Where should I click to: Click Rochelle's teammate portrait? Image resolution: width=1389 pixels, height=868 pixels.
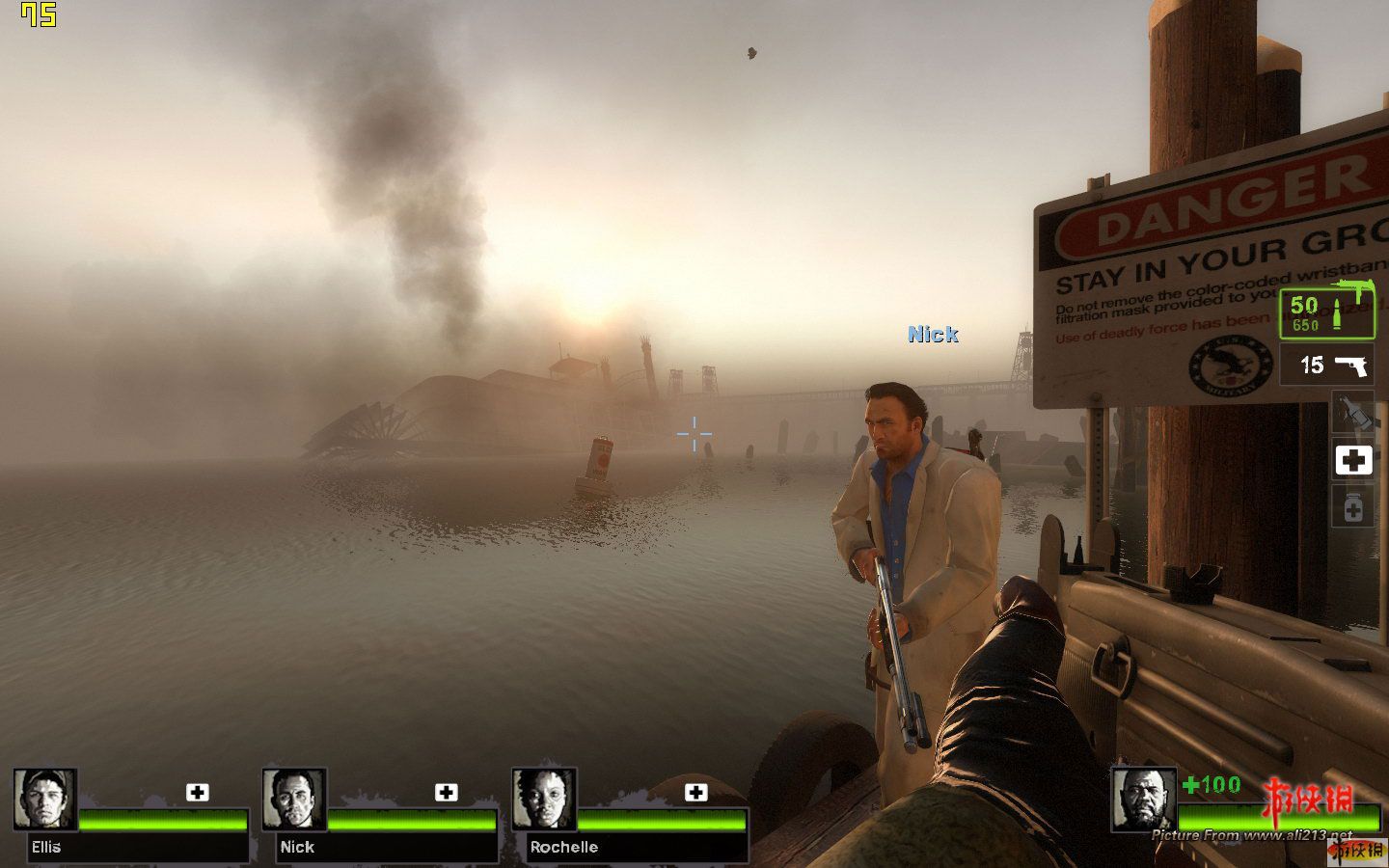point(544,800)
